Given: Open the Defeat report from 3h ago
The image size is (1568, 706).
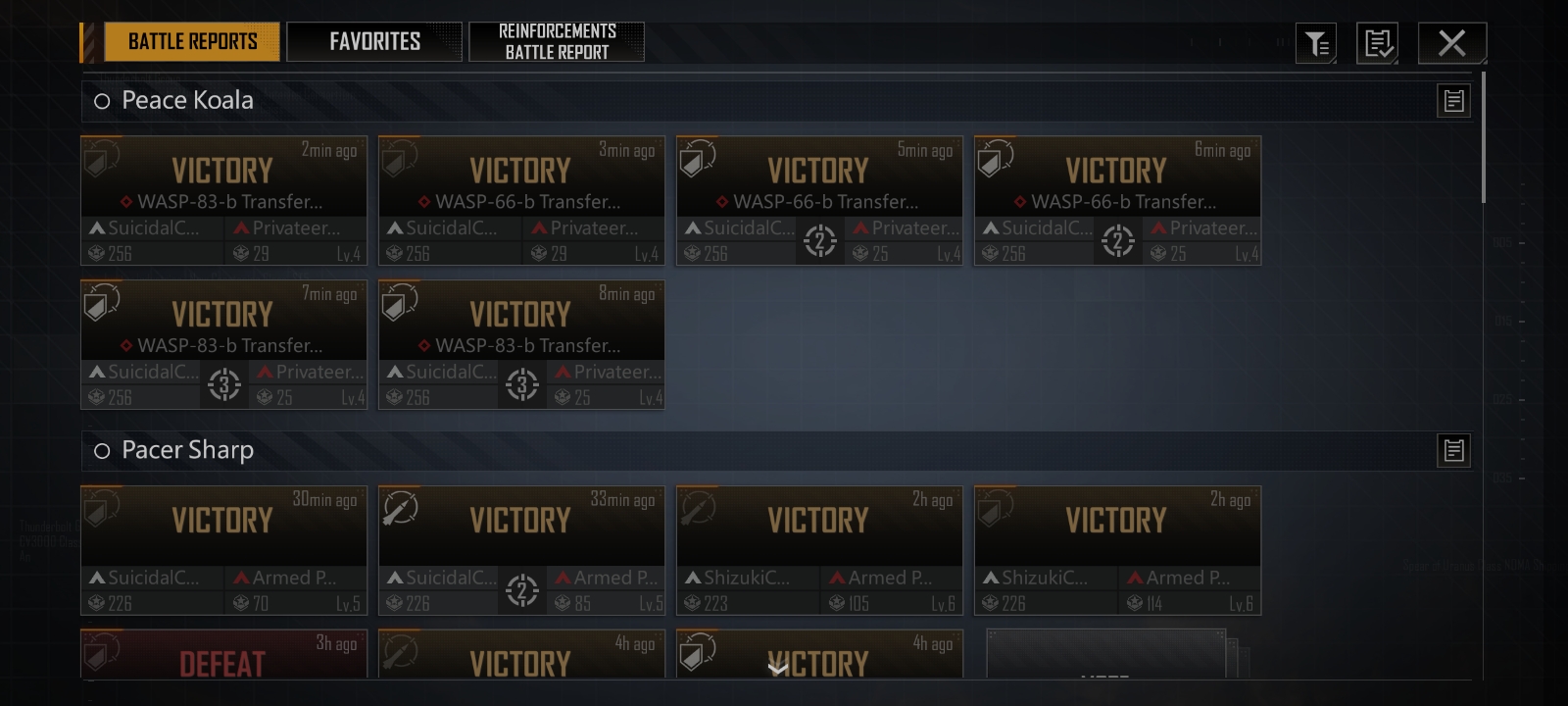Looking at the screenshot, I should point(223,655).
